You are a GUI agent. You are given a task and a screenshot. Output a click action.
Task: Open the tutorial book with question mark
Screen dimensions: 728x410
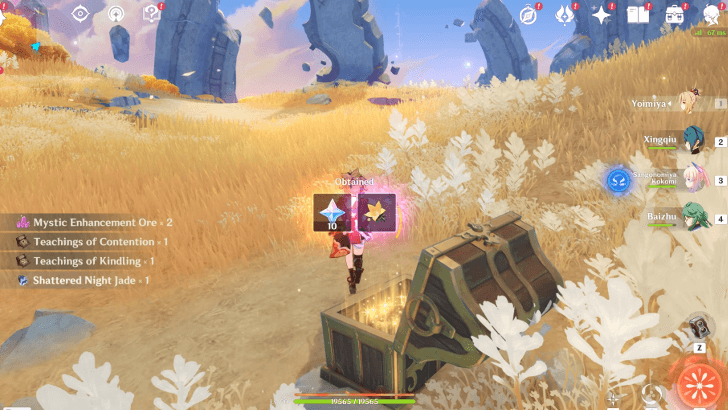point(151,14)
